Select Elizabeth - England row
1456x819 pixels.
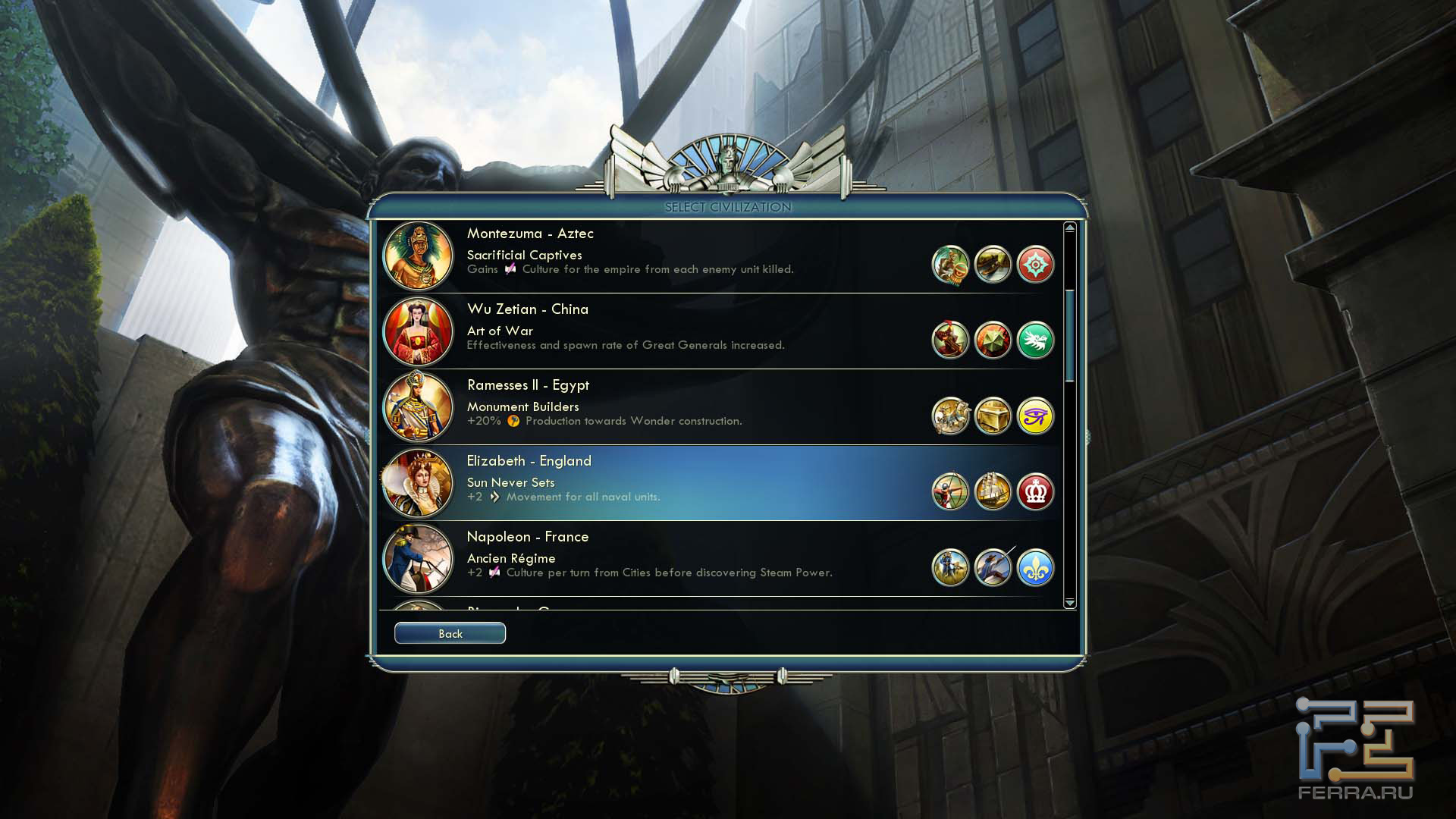click(682, 483)
